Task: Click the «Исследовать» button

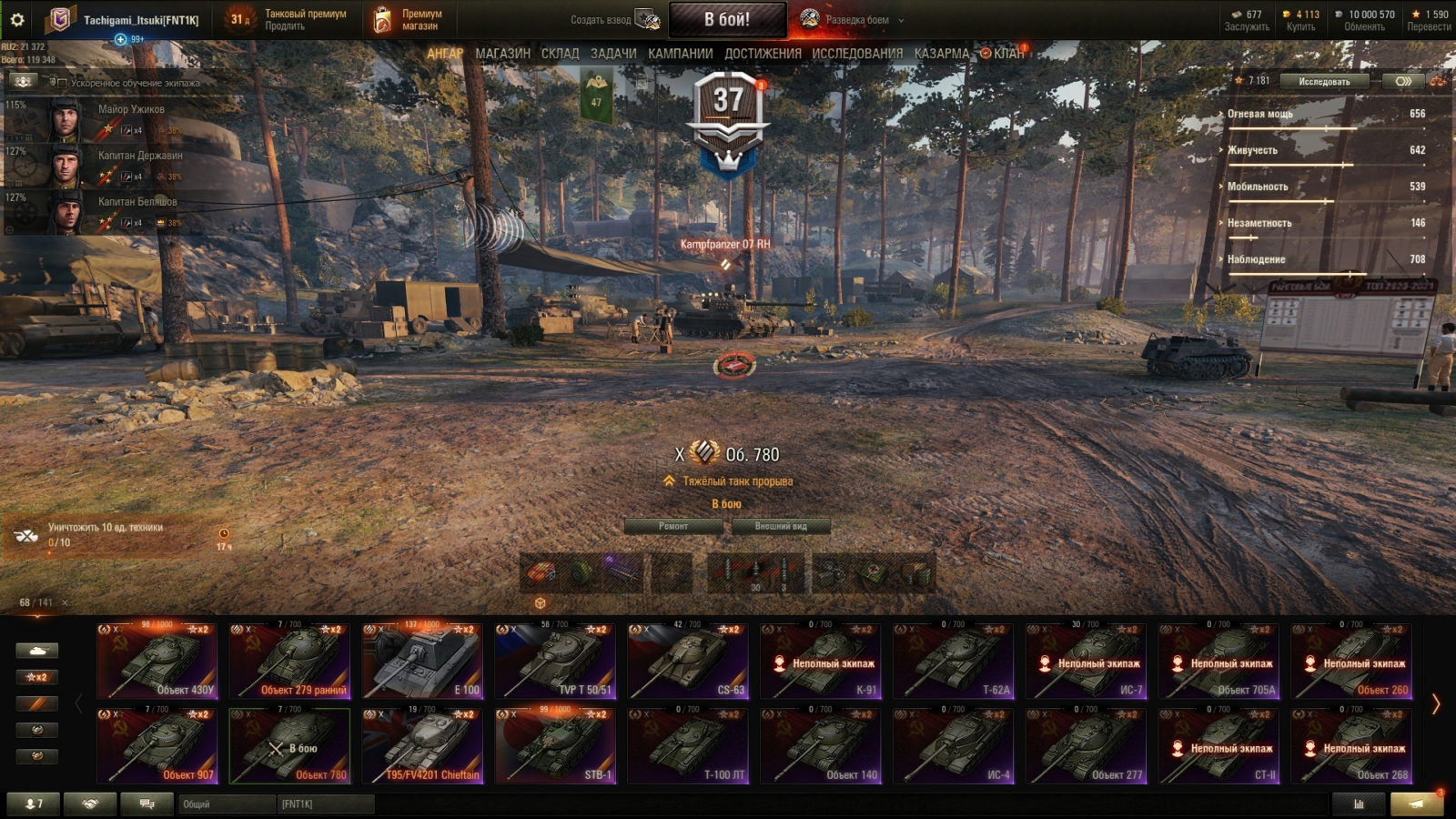Action: (1324, 81)
